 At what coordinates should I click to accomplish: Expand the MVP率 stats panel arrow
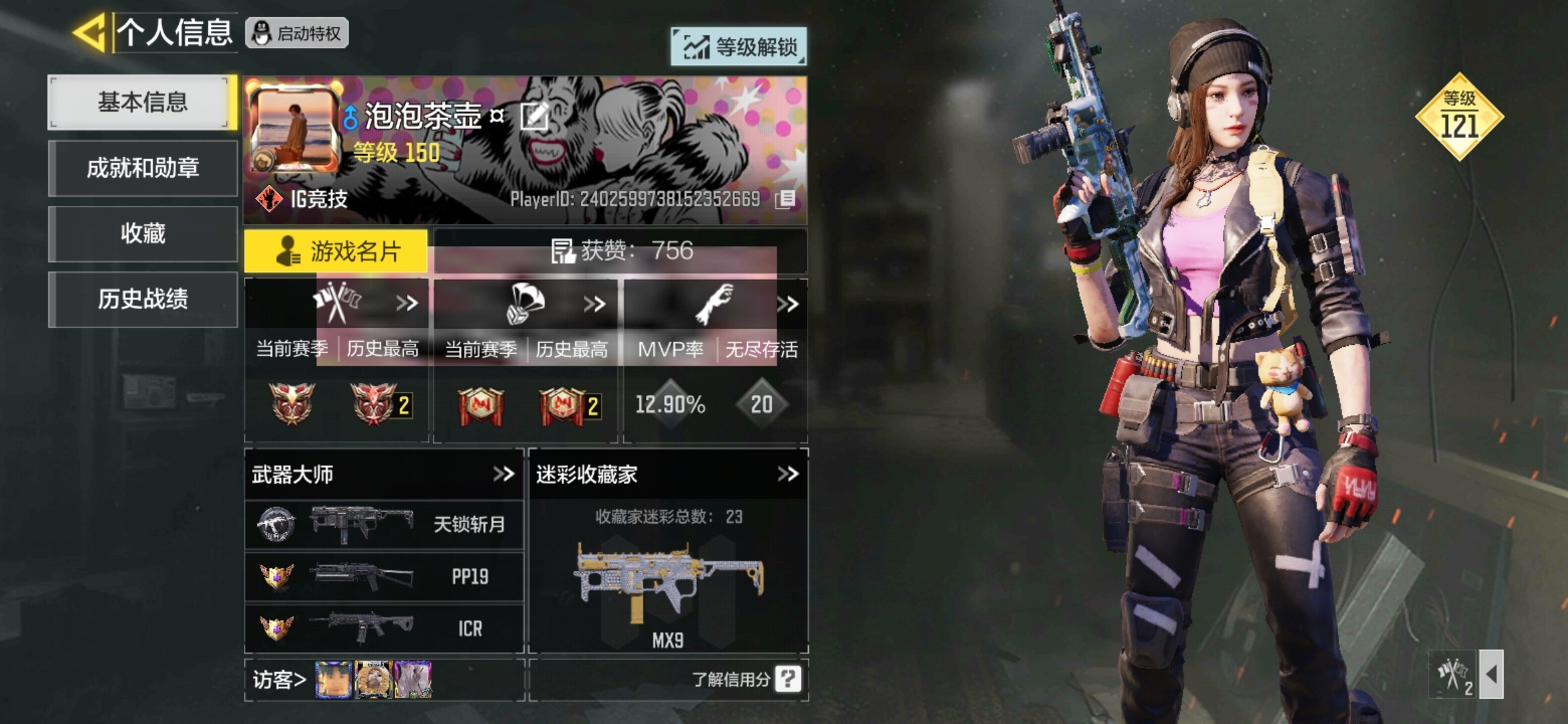788,304
